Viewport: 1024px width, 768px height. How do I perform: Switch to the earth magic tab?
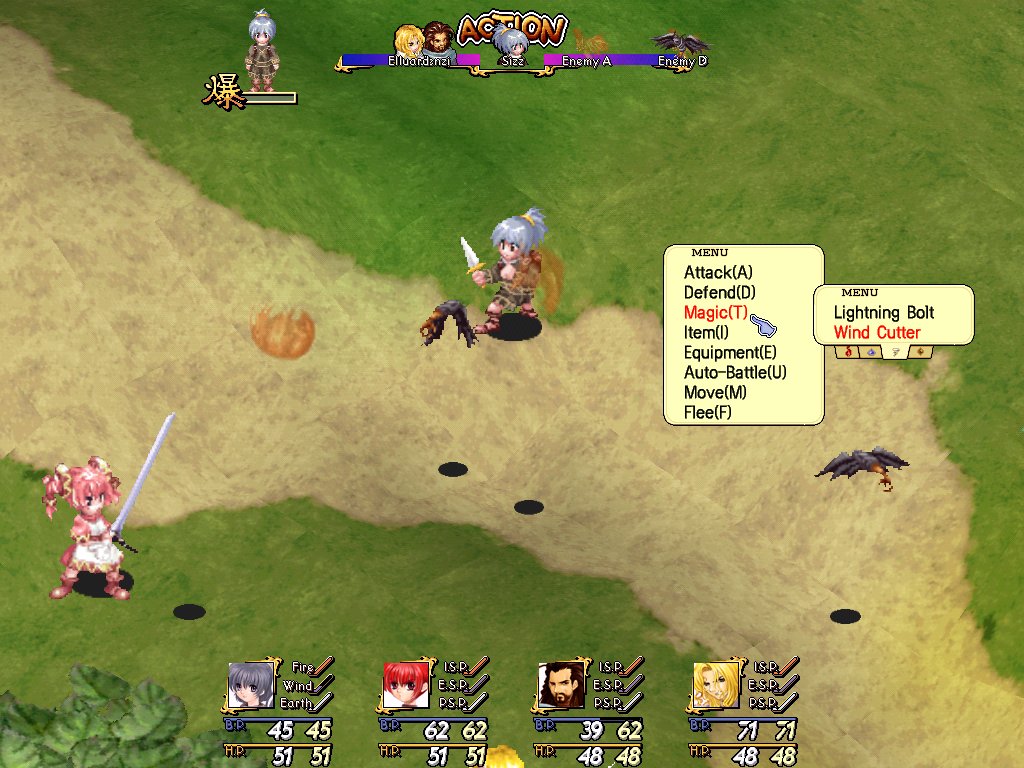pyautogui.click(x=921, y=351)
